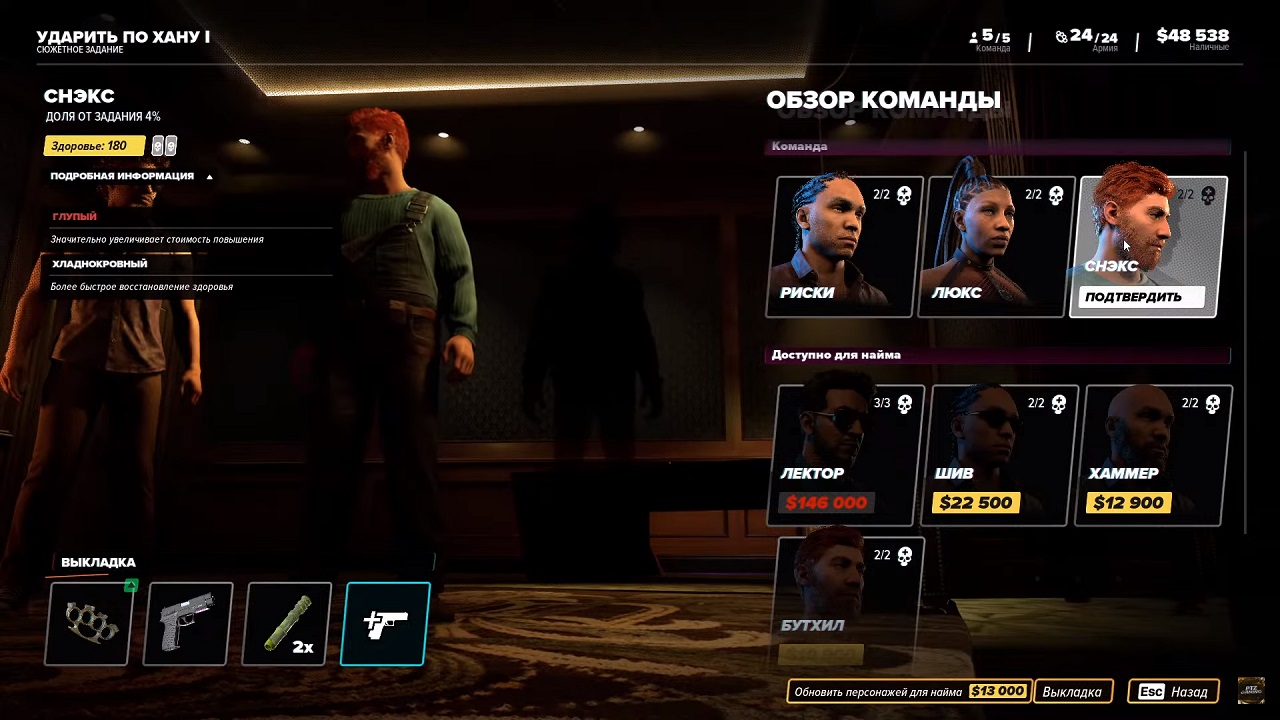The image size is (1280, 720).
Task: Pick the Шив card for hire
Action: [x=1003, y=455]
